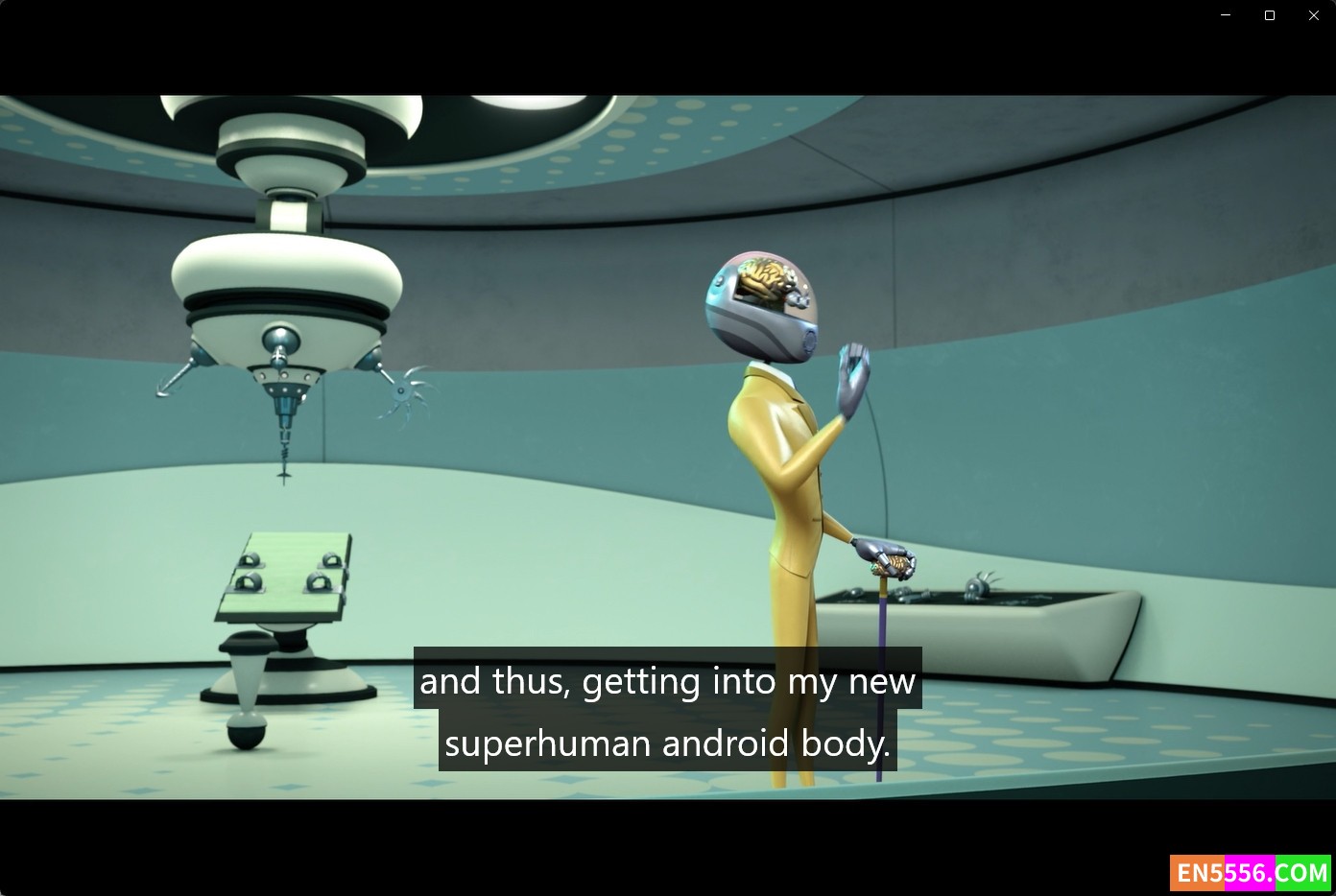This screenshot has height=896, width=1336.
Task: Minimize the player window
Action: click(x=1226, y=15)
